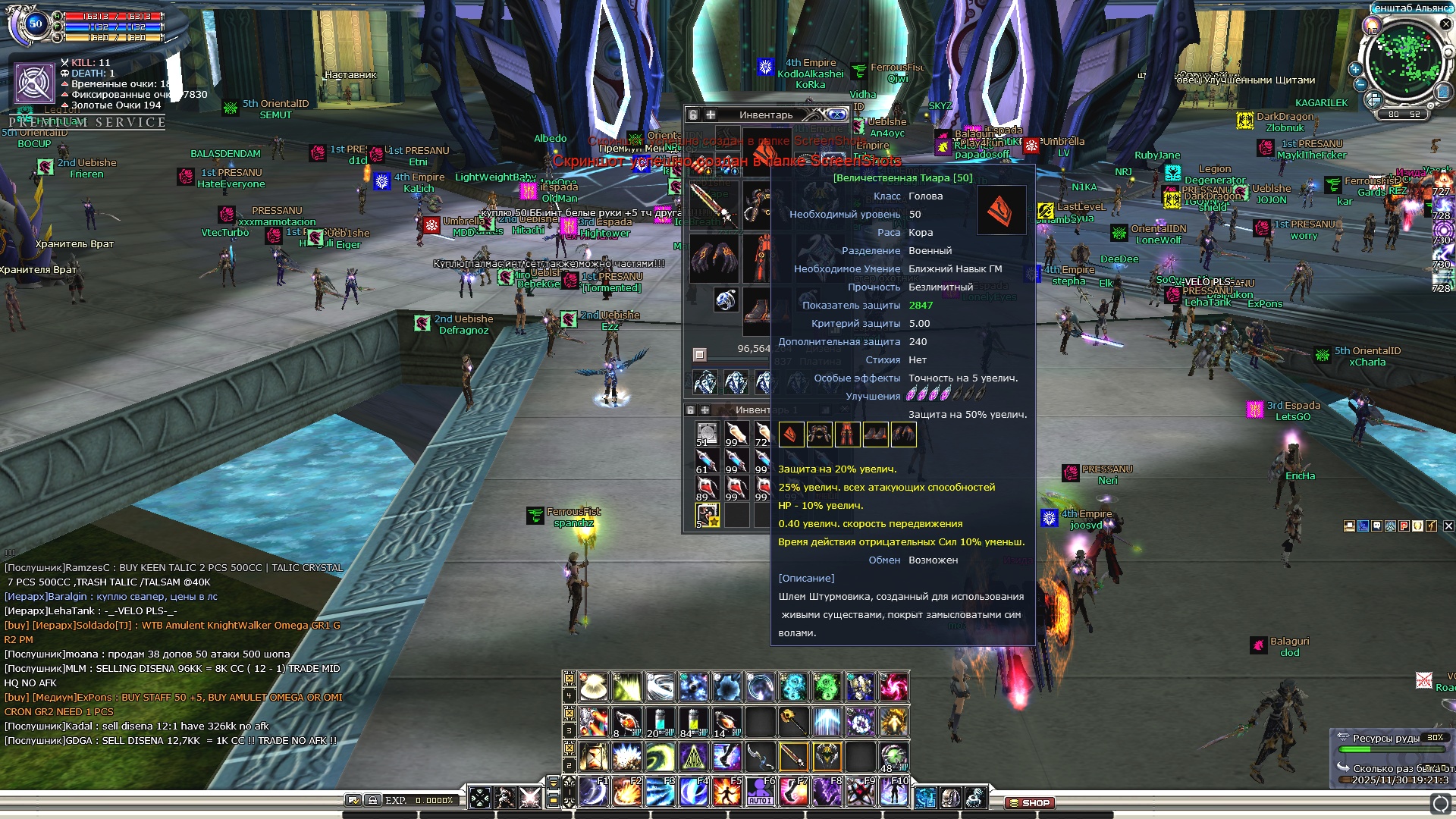Toggle the AUTO skill in F6 slot

760,792
